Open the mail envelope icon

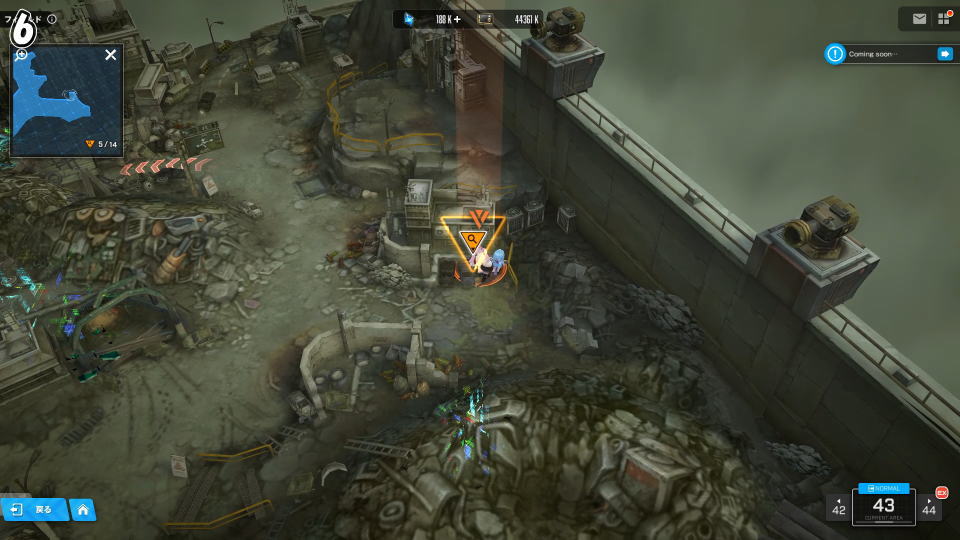pyautogui.click(x=919, y=18)
